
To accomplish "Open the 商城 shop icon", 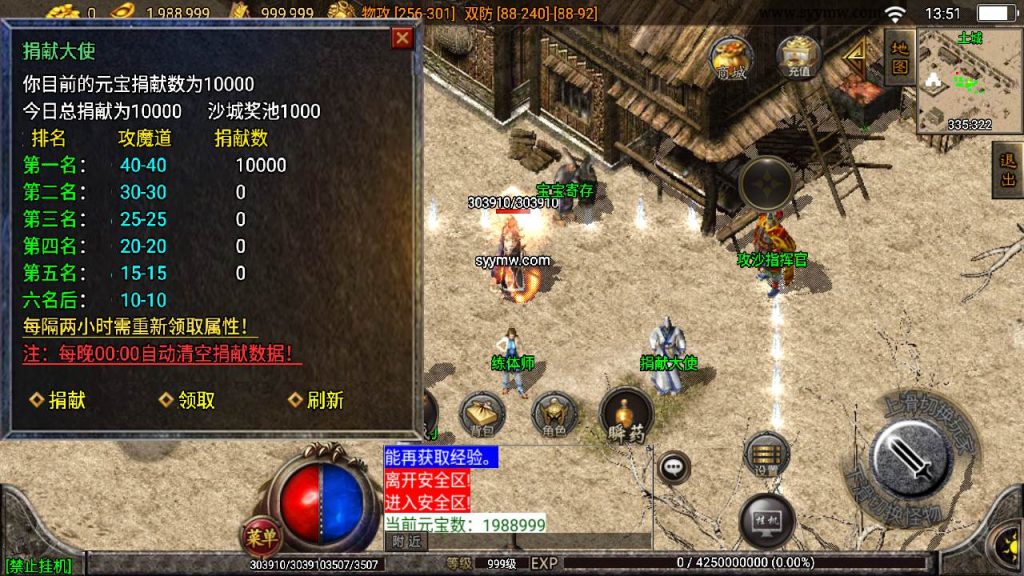I will 729,58.
